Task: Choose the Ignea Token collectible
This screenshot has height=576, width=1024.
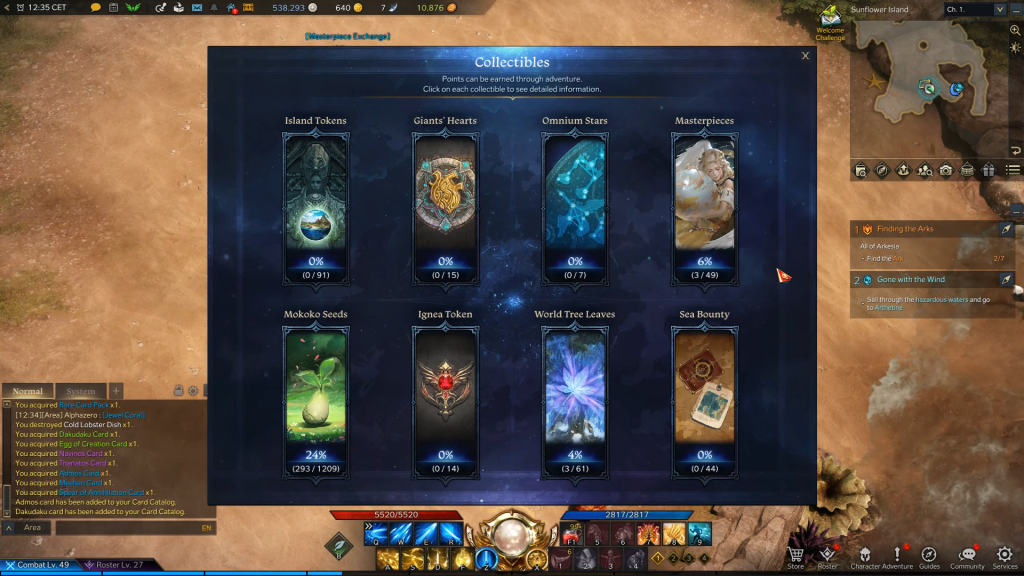Action: click(x=445, y=398)
